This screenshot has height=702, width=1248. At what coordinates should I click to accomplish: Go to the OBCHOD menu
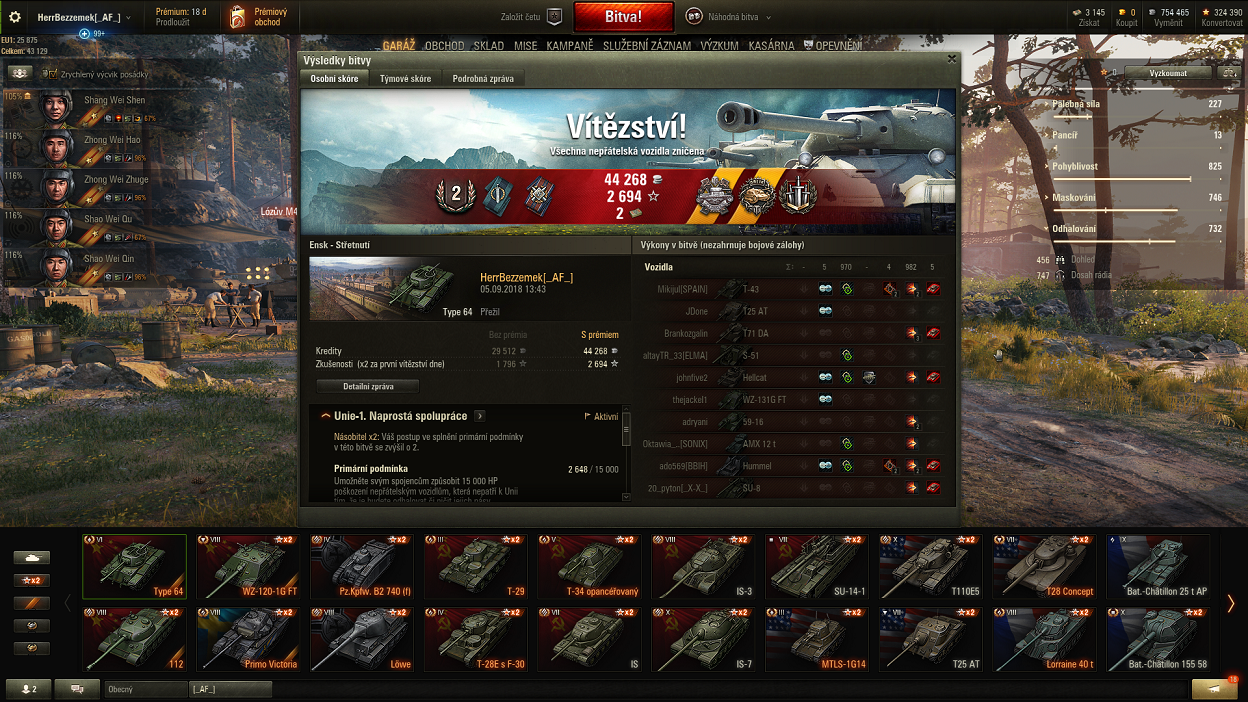point(444,46)
